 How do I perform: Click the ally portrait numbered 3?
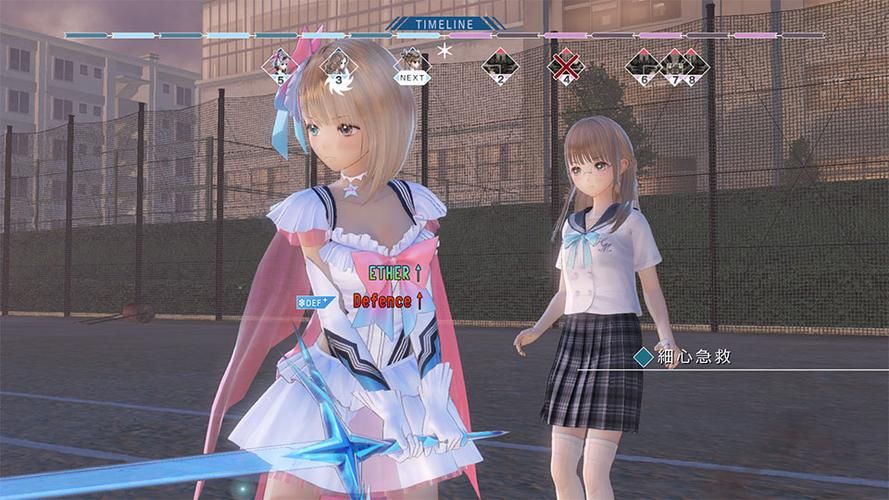tap(339, 65)
